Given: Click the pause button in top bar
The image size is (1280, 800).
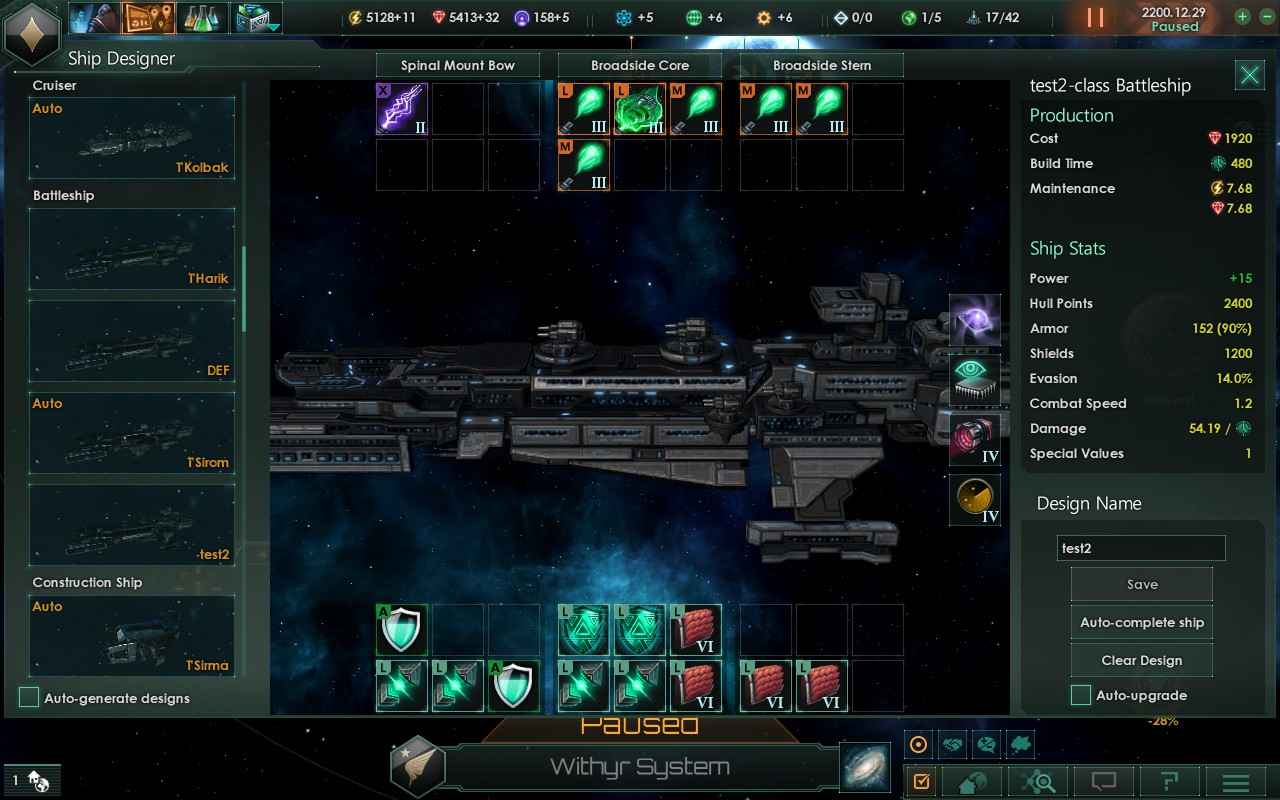Looking at the screenshot, I should (x=1096, y=17).
